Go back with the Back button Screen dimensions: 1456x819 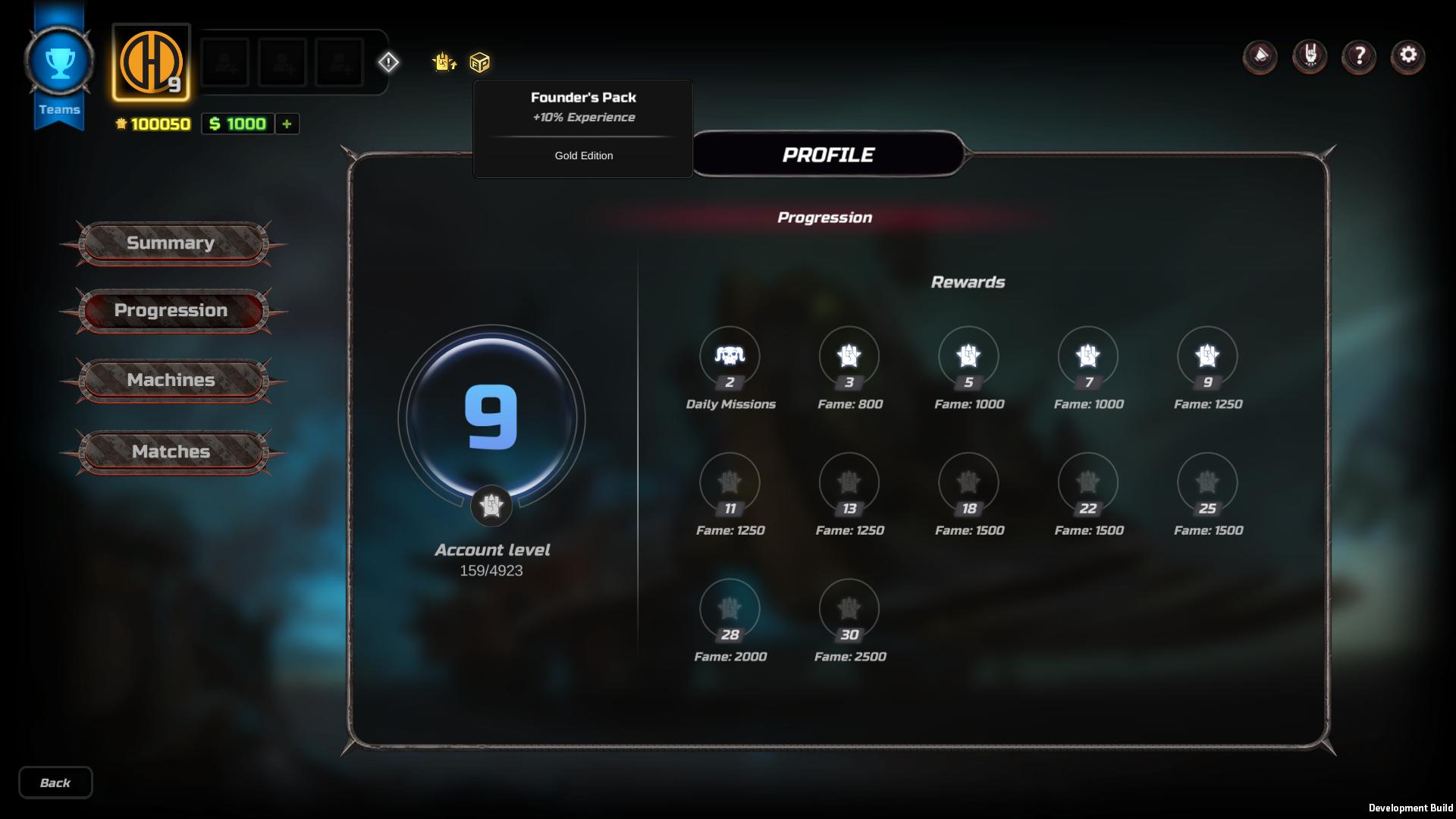point(55,783)
